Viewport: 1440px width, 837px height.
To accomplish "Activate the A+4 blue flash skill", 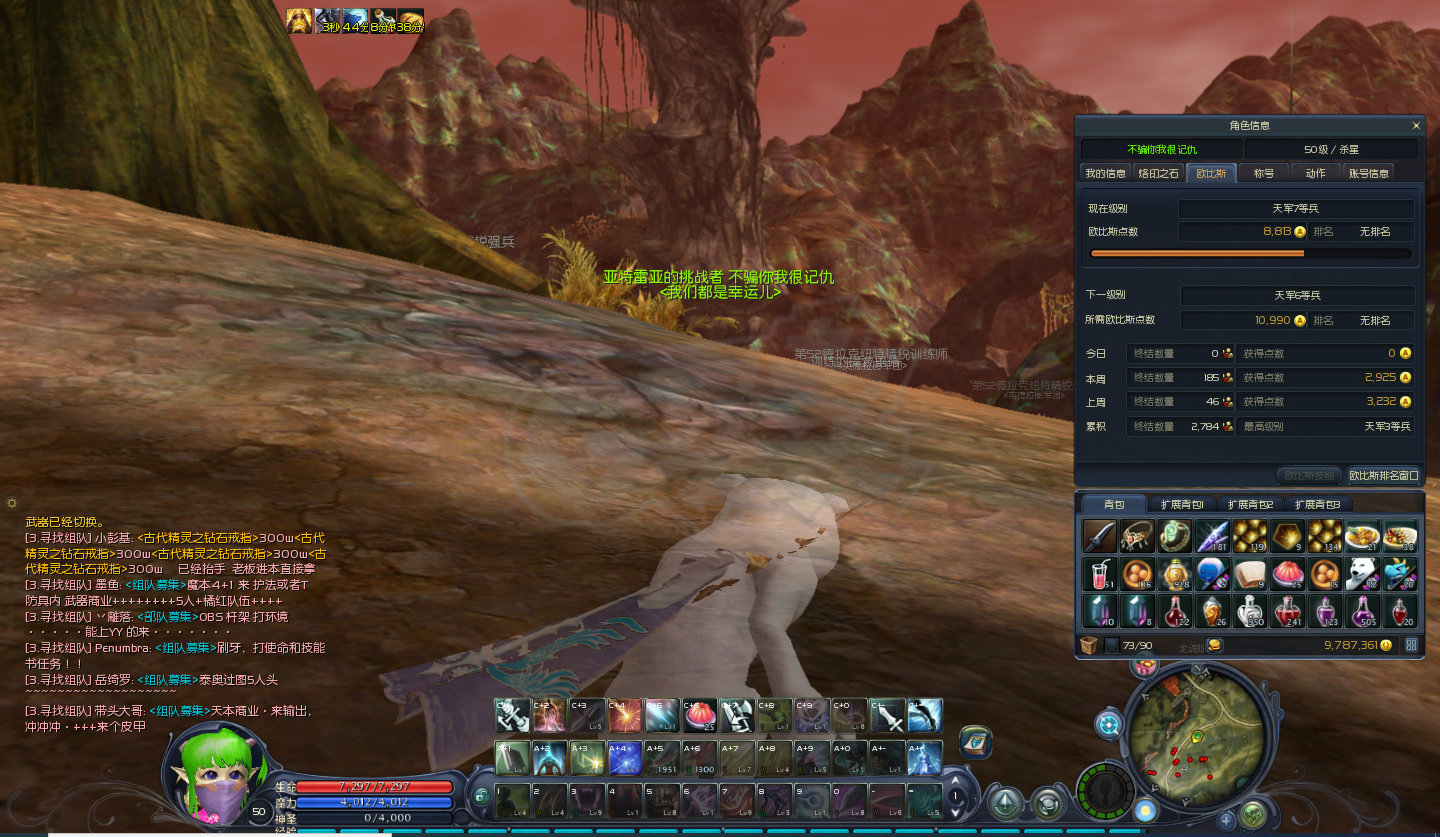I will pyautogui.click(x=625, y=758).
